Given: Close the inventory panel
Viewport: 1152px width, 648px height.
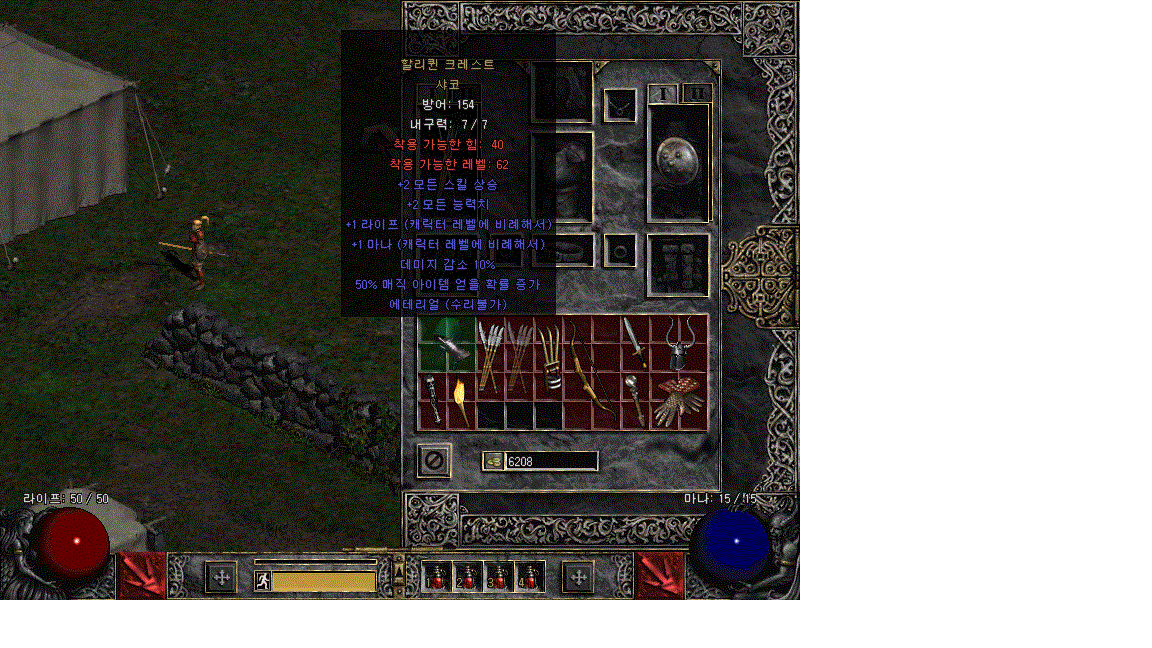Looking at the screenshot, I should [x=434, y=461].
